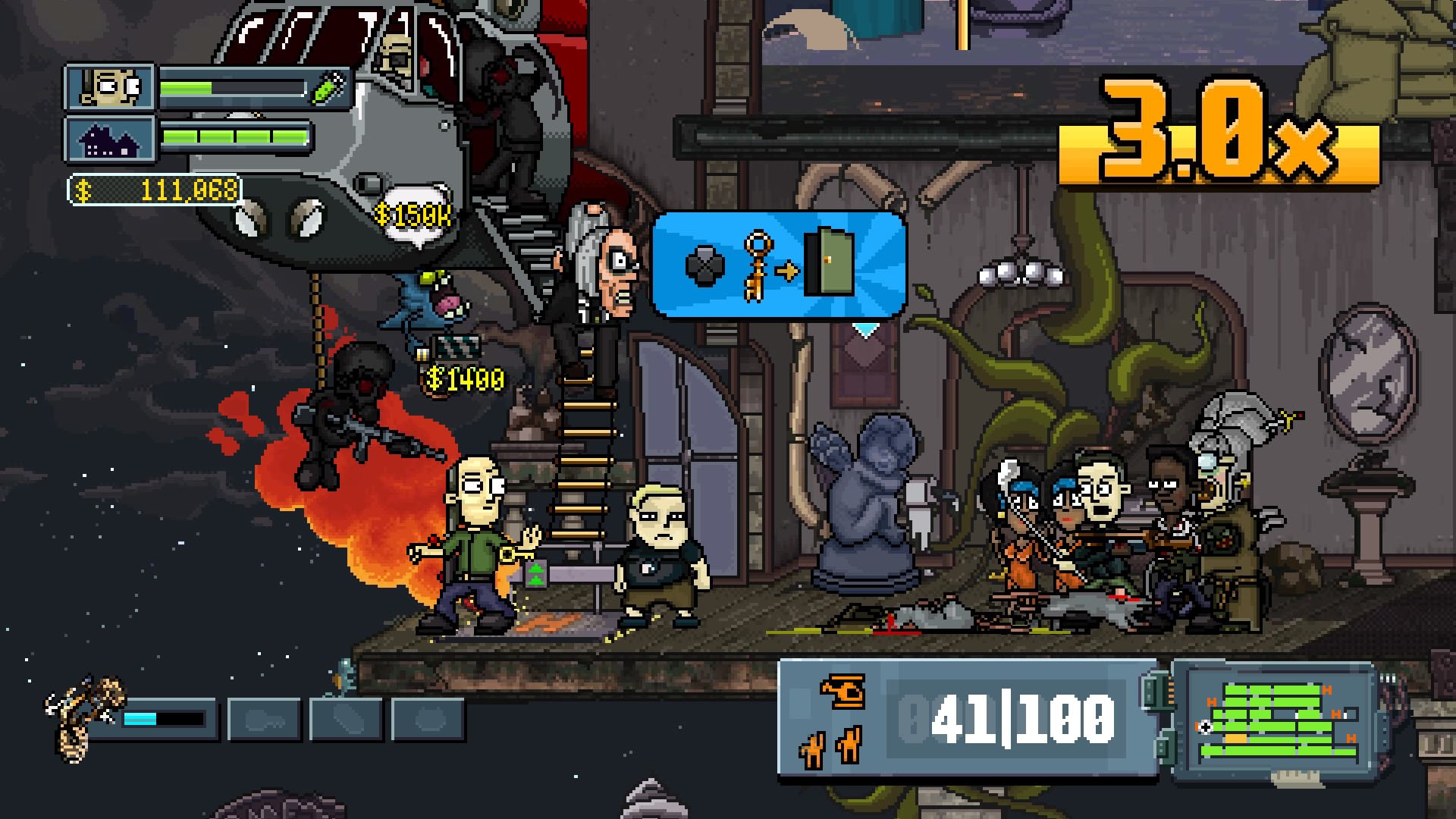The image size is (1456, 819).
Task: Click the key-to-door hint bubble
Action: (x=779, y=265)
